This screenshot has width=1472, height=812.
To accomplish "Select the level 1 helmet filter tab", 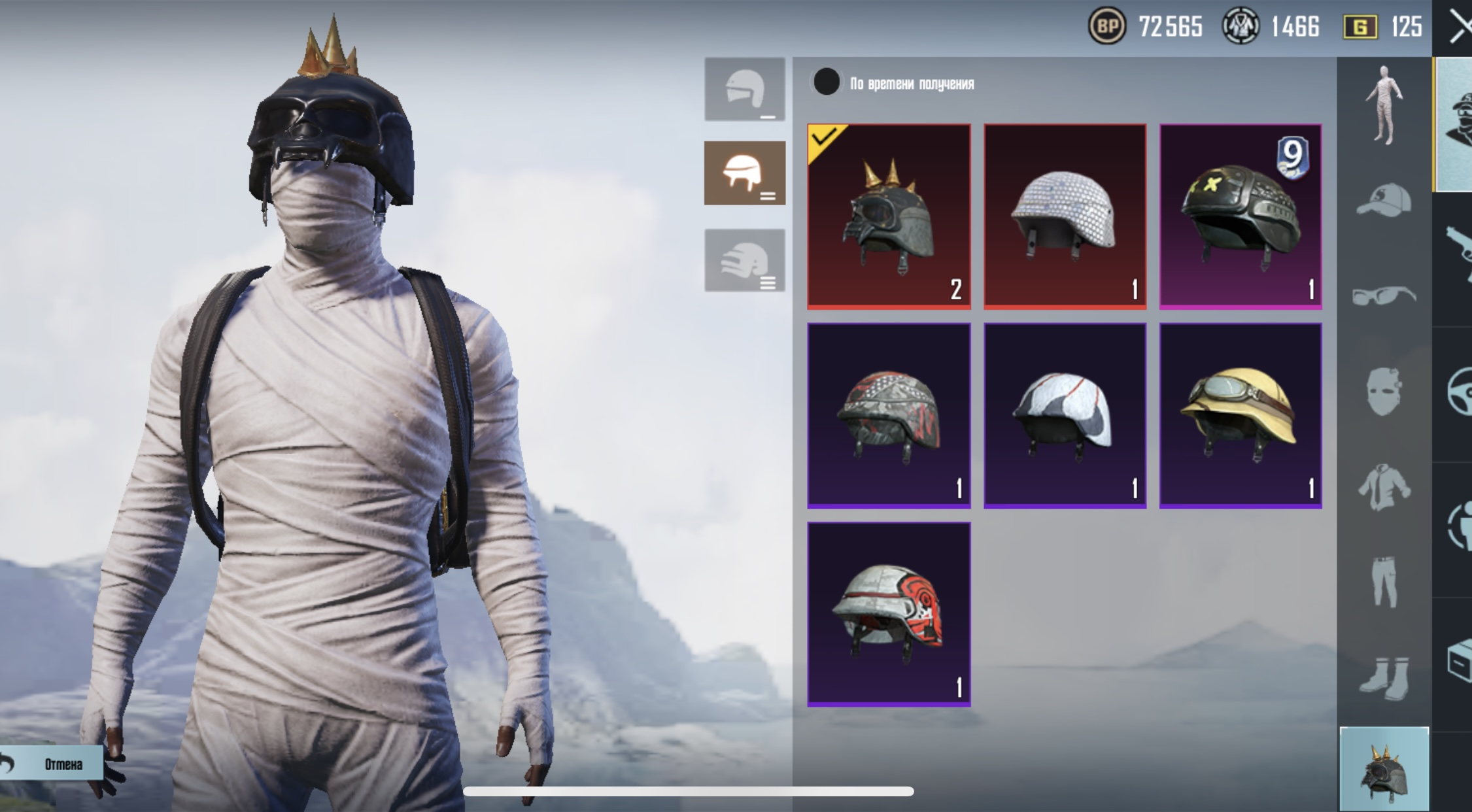I will point(744,90).
